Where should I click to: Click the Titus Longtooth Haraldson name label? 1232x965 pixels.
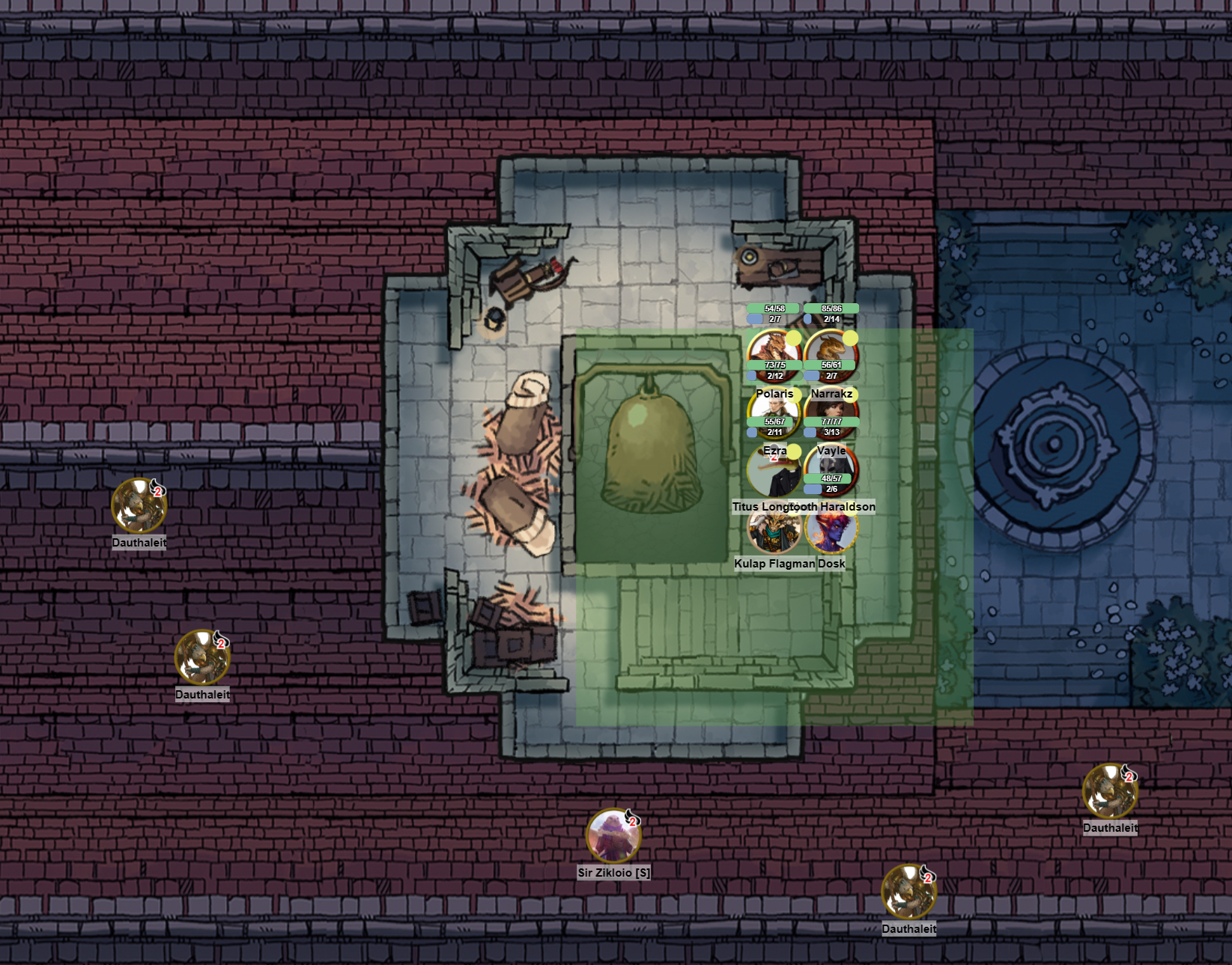pos(804,507)
